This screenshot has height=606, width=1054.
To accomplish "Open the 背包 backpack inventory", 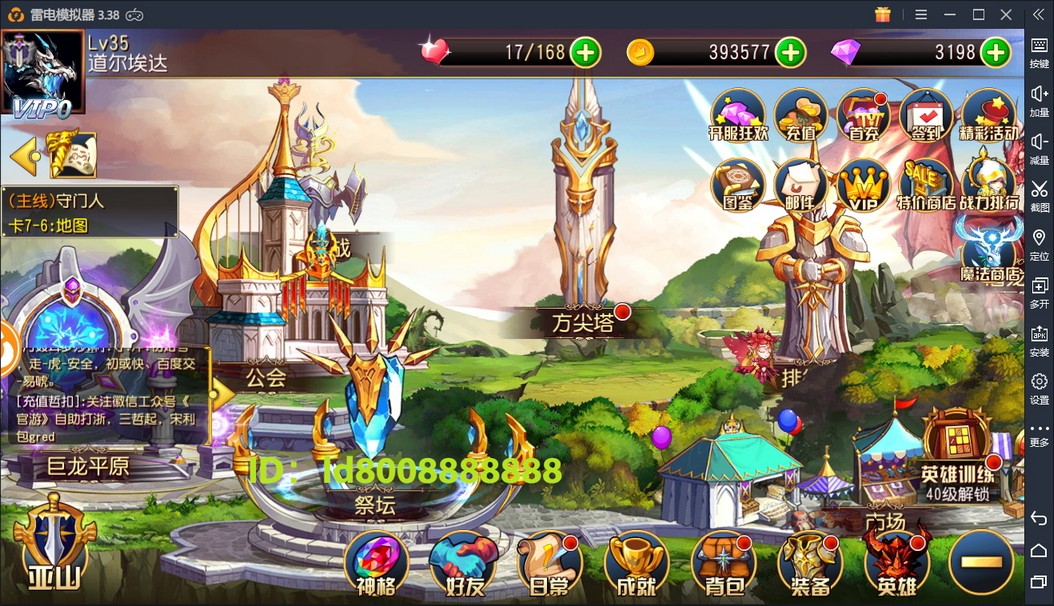I will pyautogui.click(x=723, y=562).
